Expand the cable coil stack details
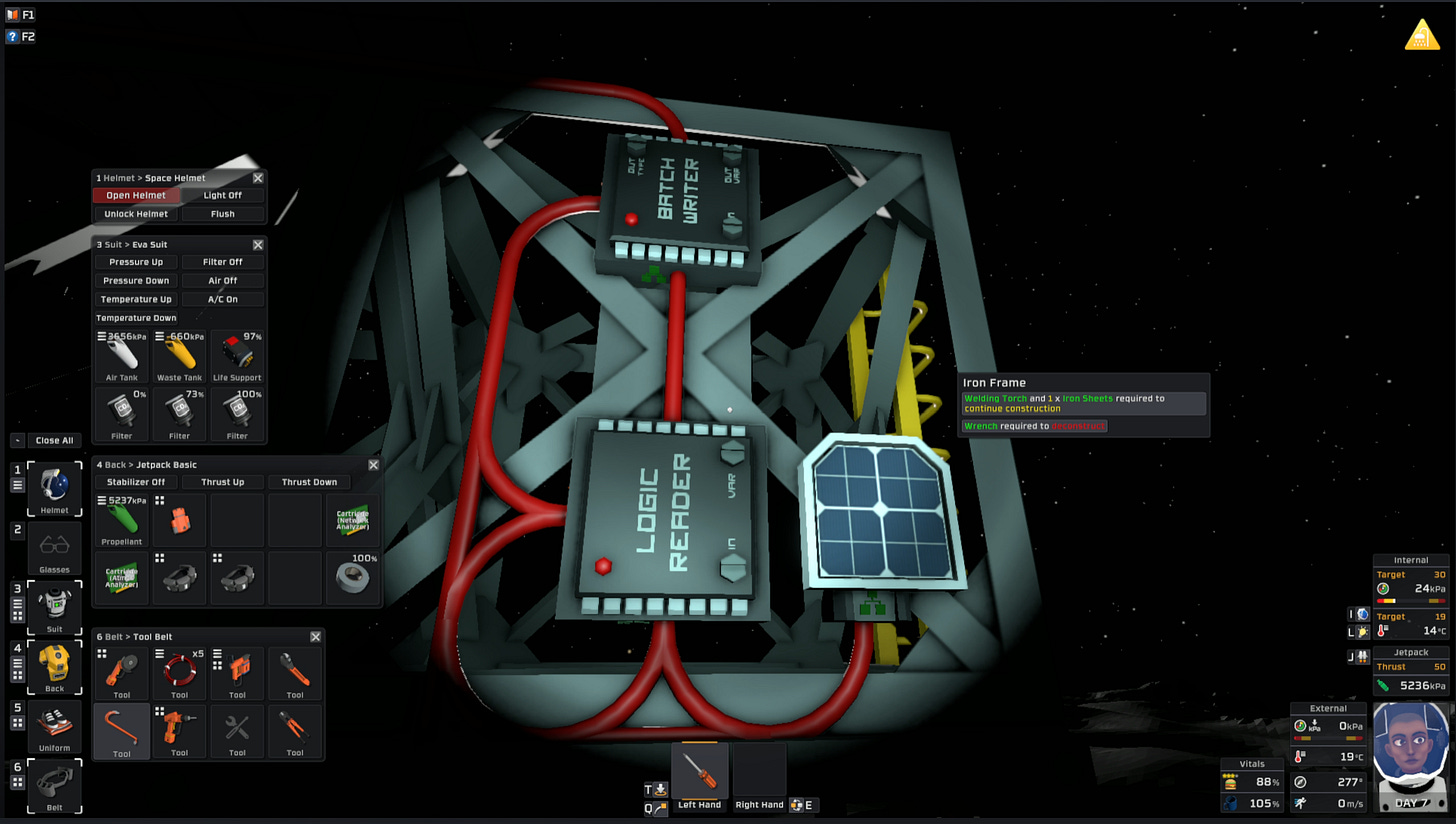Screen dimensions: 1456x824 (x=158, y=653)
